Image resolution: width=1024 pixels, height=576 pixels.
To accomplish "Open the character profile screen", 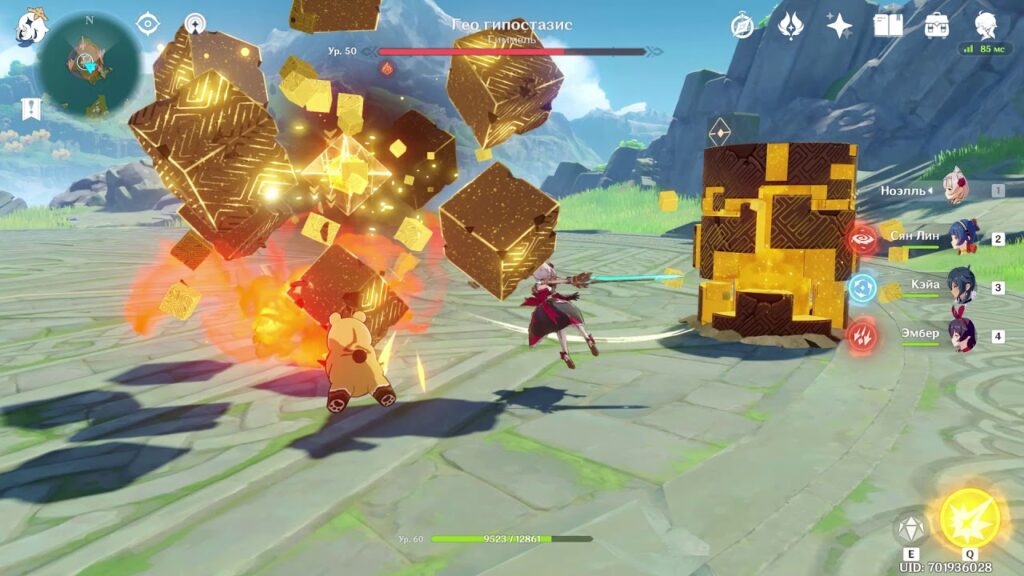I will click(986, 25).
